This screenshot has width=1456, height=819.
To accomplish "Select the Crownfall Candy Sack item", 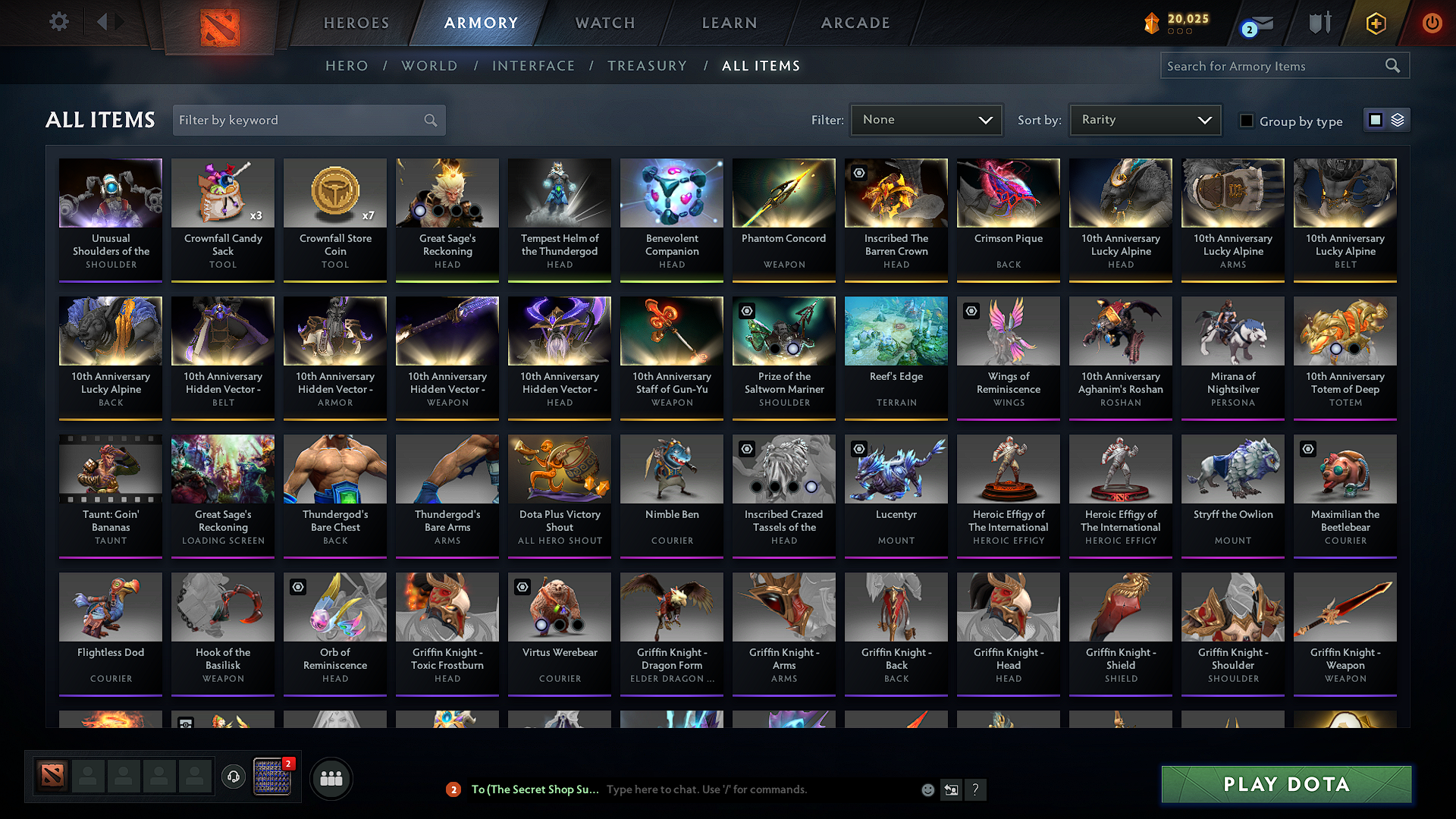I will tap(223, 218).
